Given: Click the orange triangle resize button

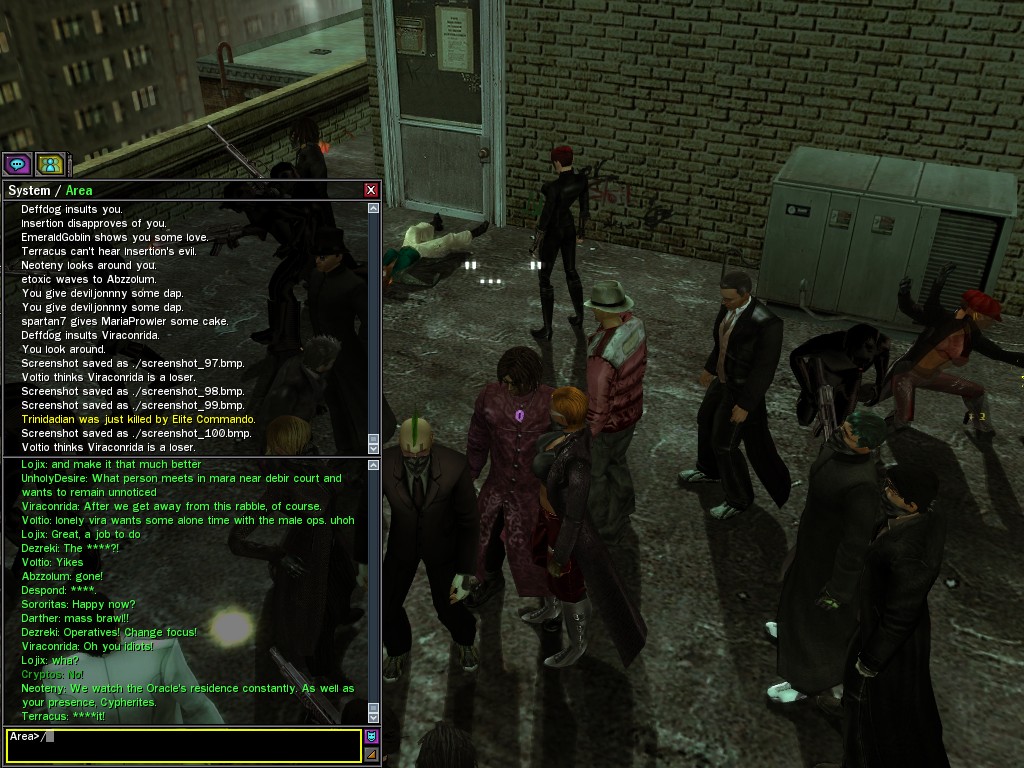Looking at the screenshot, I should 372,754.
